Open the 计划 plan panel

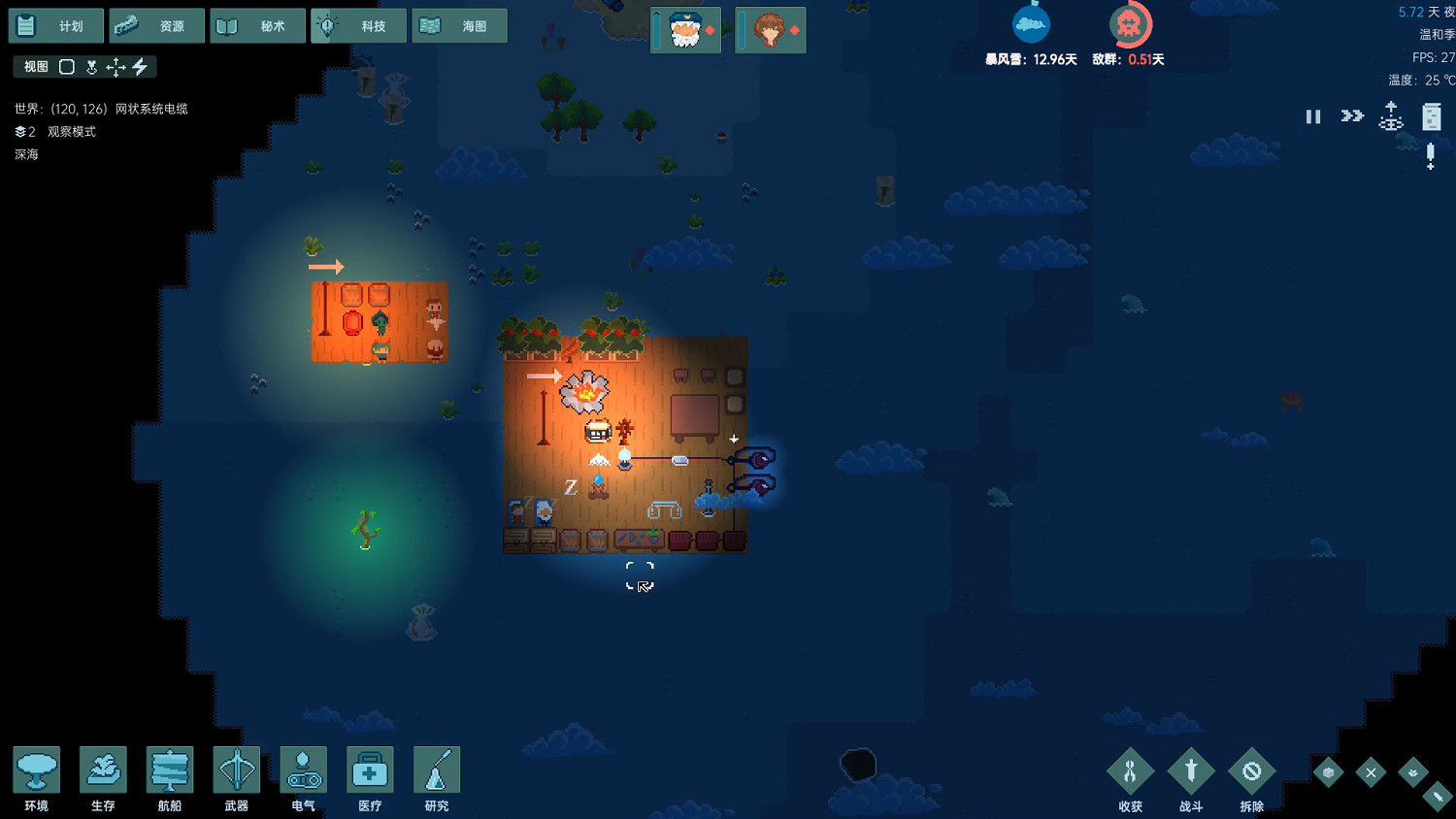tap(55, 25)
